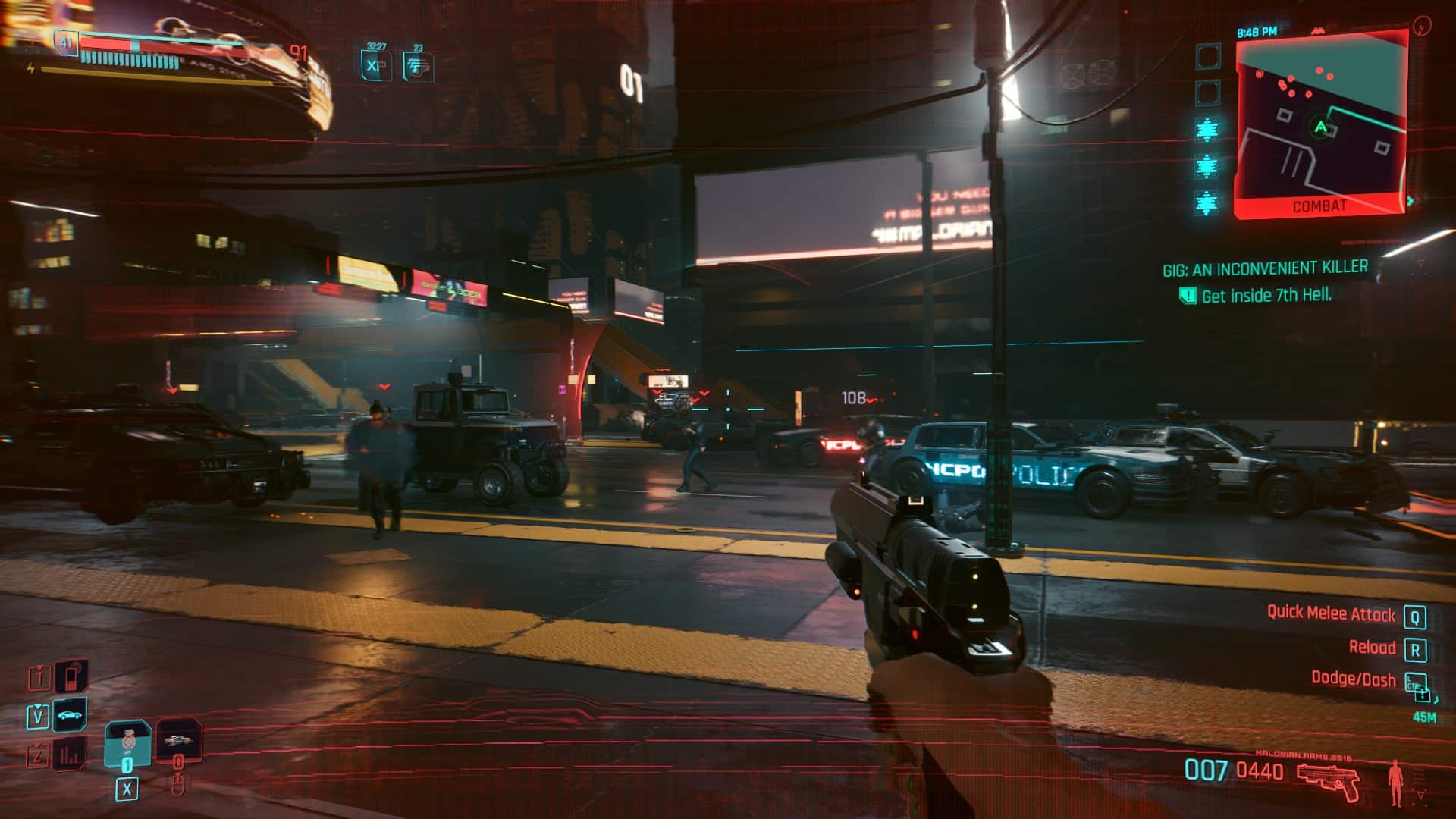Toggle the V keybind indicator with arrow
1456x819 pixels.
(x=39, y=717)
